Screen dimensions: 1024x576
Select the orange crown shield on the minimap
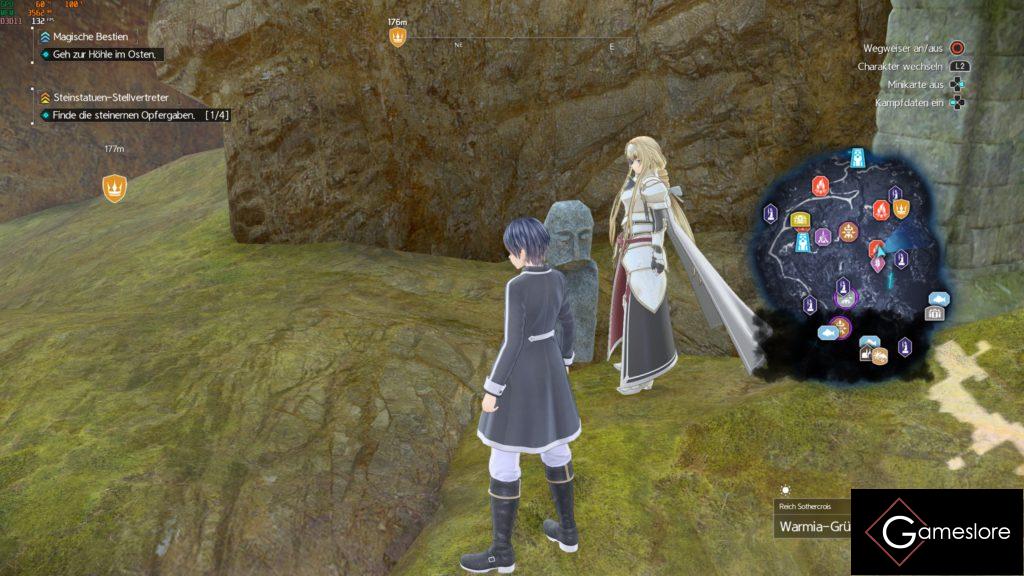point(901,208)
